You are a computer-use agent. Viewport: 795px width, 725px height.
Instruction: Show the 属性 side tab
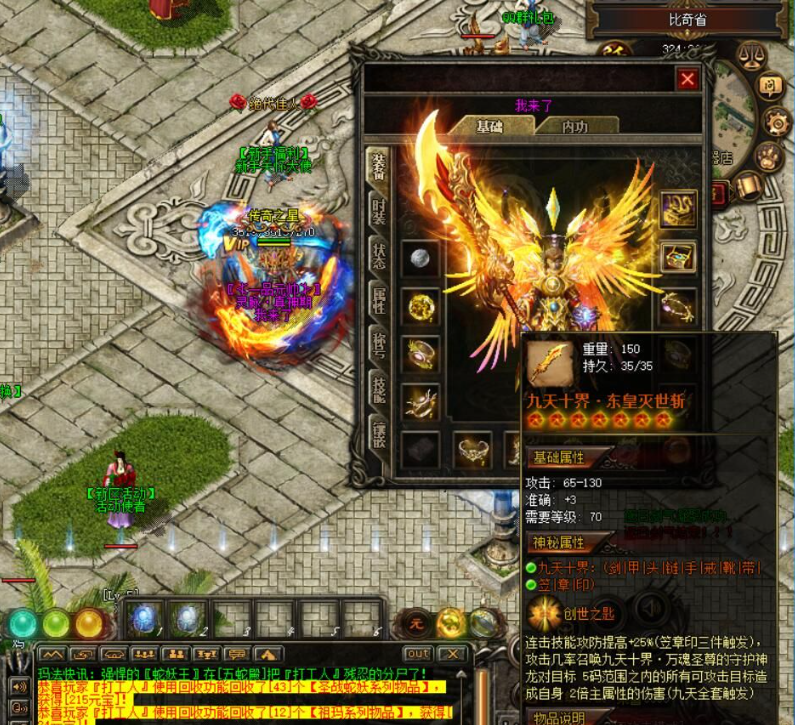point(379,299)
